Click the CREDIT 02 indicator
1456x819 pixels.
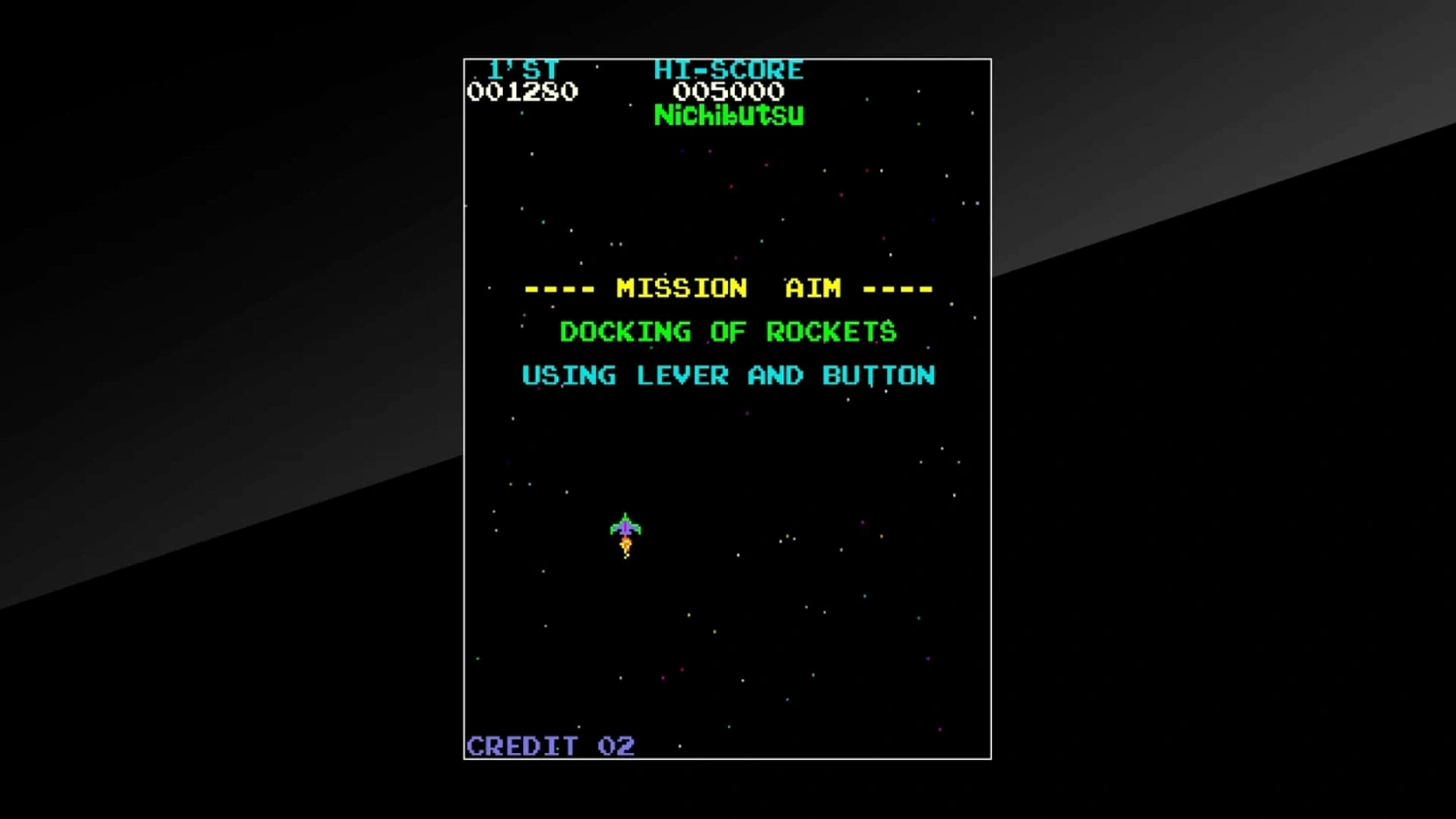(x=549, y=745)
